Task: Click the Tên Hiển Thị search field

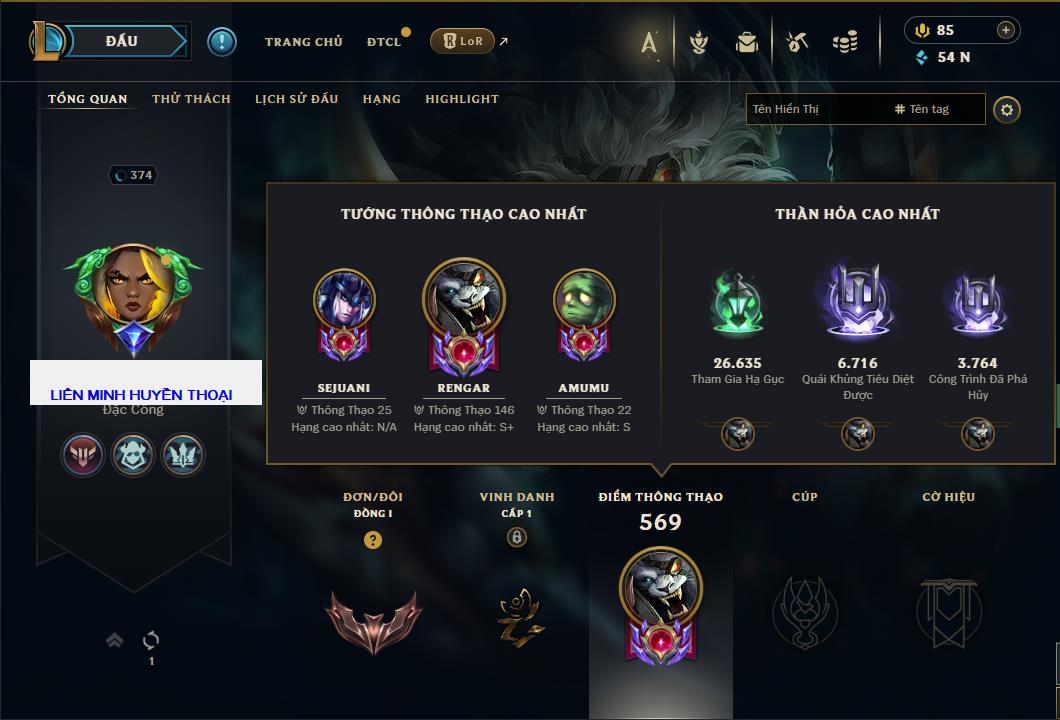Action: [x=815, y=109]
